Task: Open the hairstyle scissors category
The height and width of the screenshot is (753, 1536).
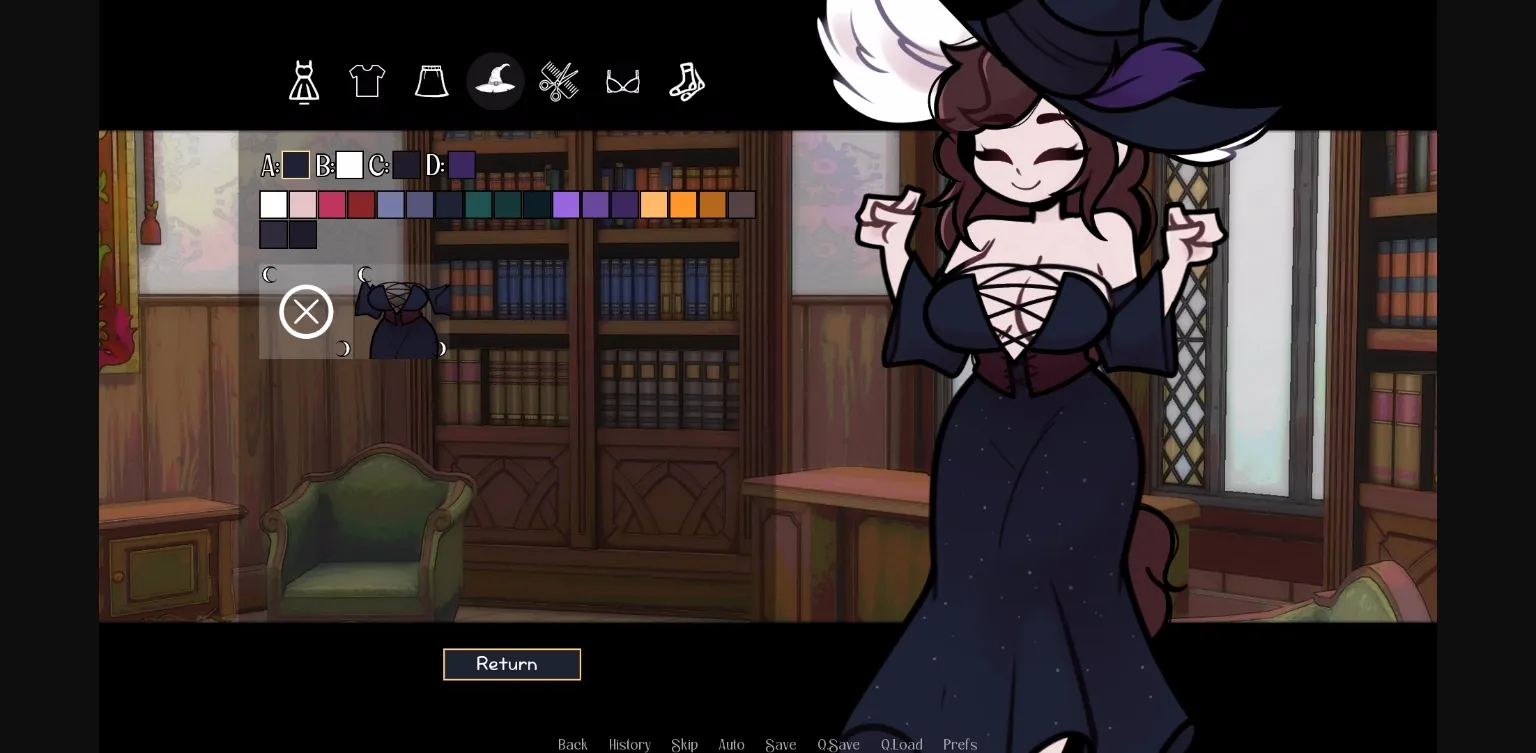Action: (559, 81)
